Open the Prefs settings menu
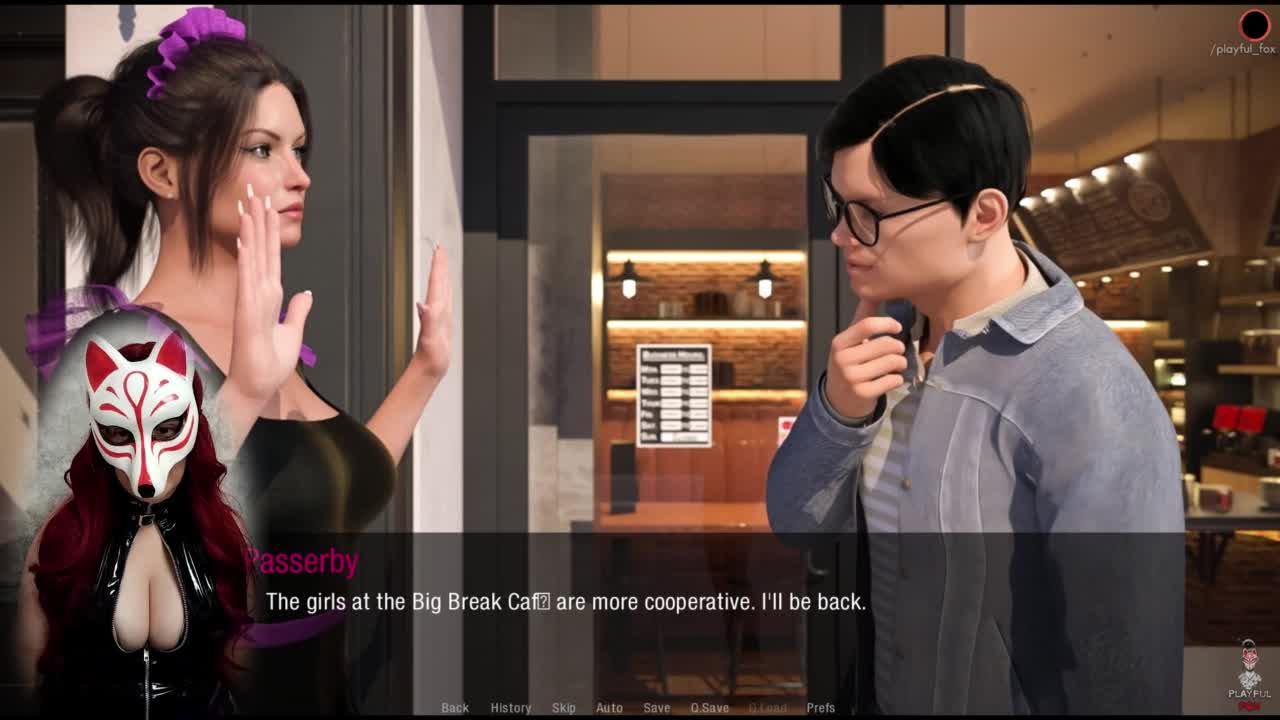 point(820,708)
